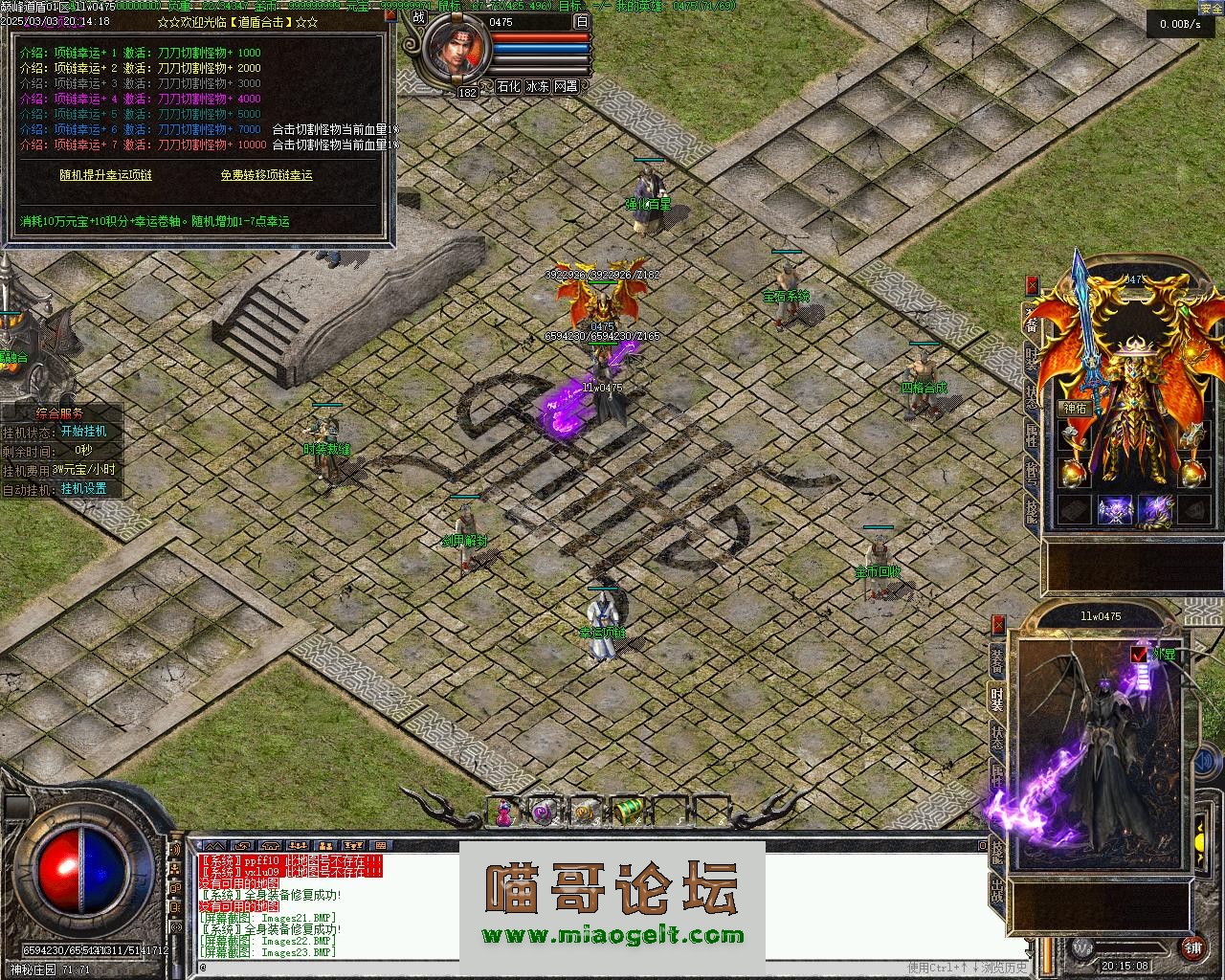
Task: Choose the 免费转移项链幸运 option
Action: (266, 175)
